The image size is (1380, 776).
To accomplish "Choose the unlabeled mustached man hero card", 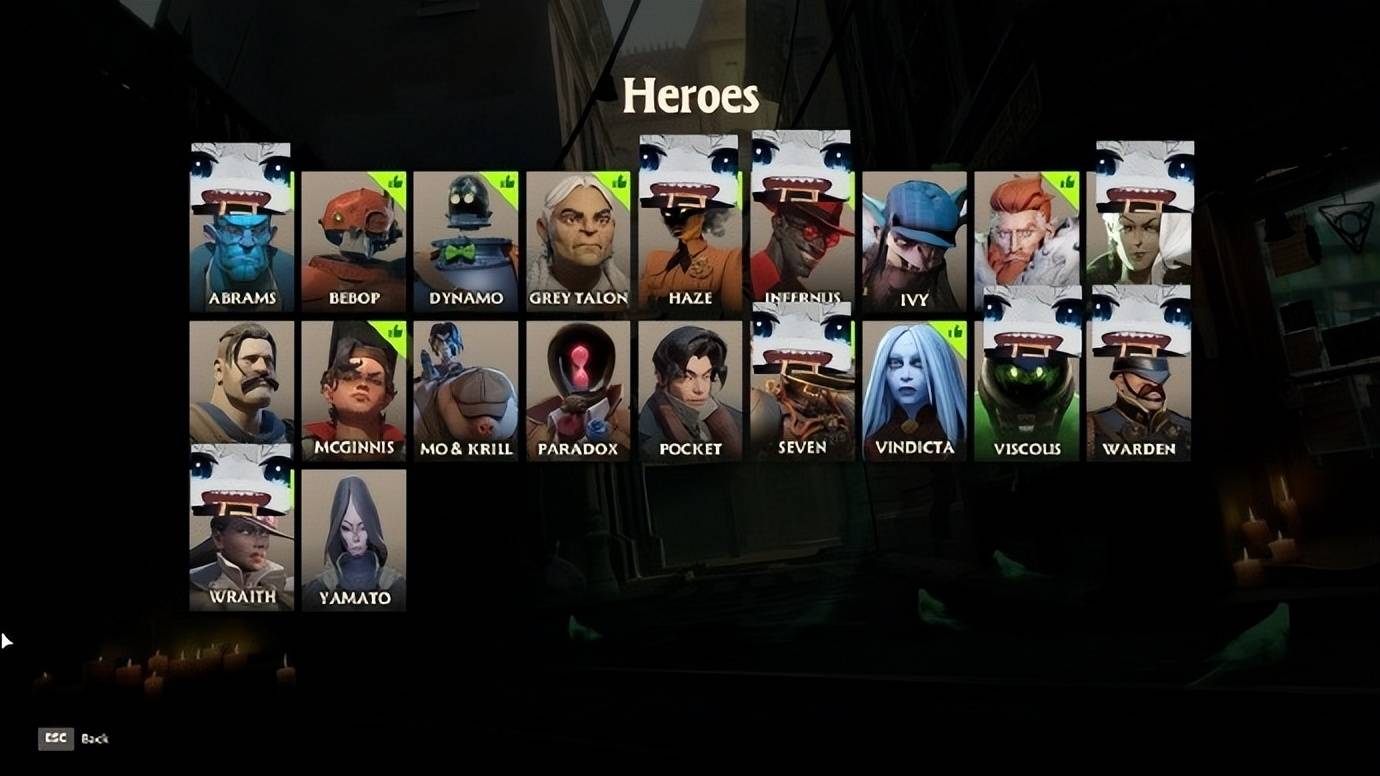I will pyautogui.click(x=241, y=385).
